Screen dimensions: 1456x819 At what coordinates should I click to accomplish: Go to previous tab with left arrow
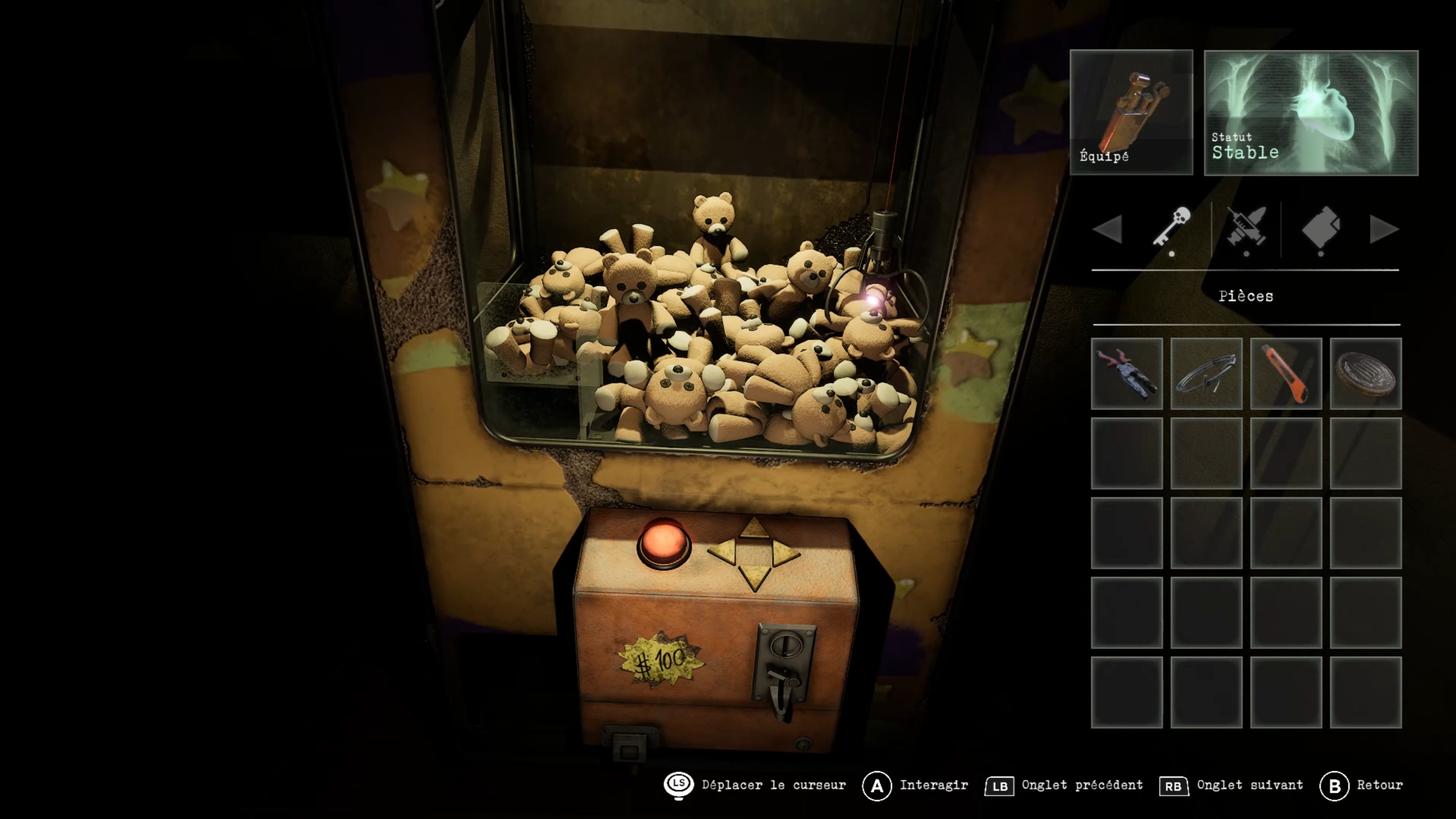pos(1107,229)
